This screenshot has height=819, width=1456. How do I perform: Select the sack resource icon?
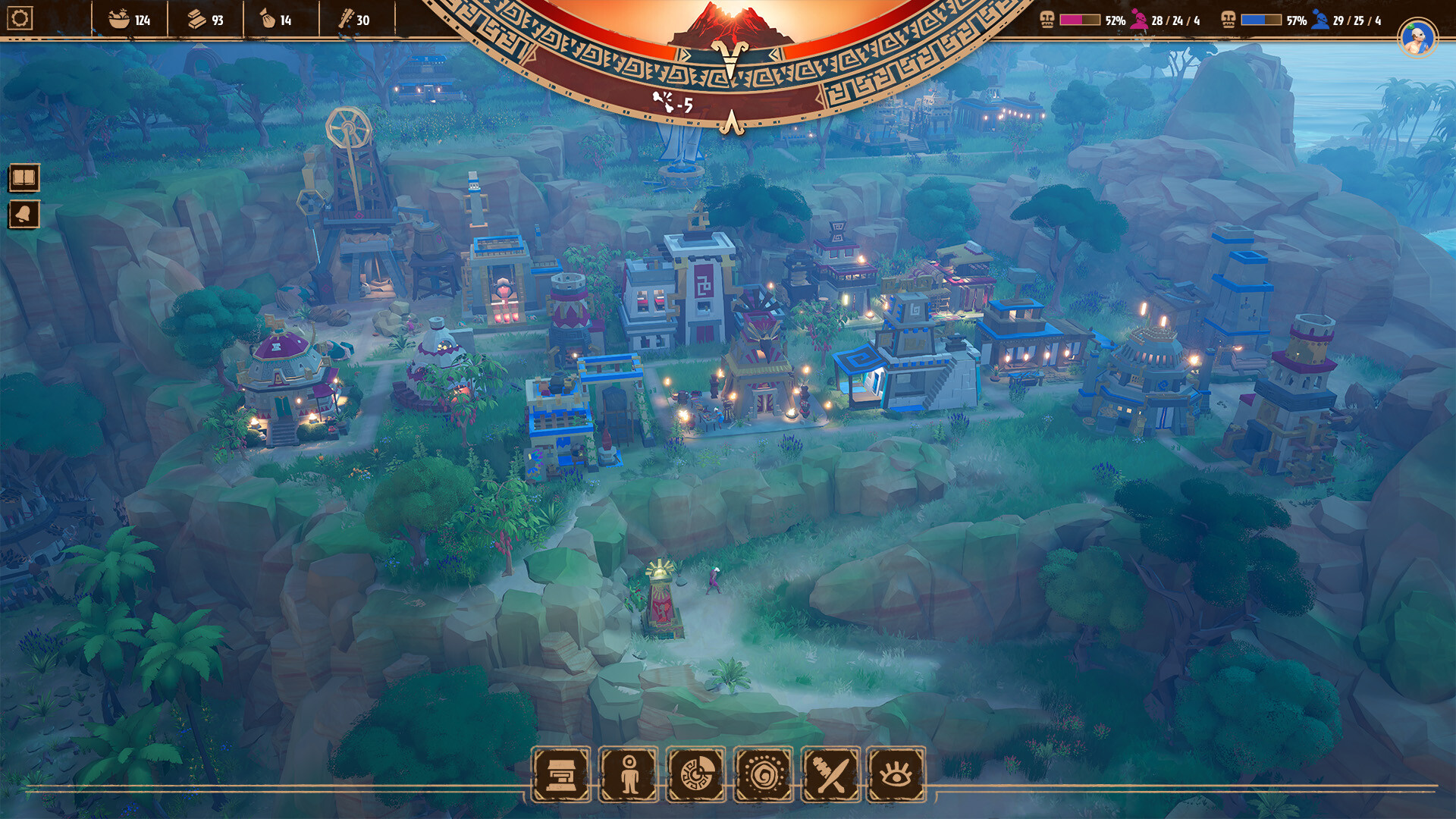(x=267, y=20)
